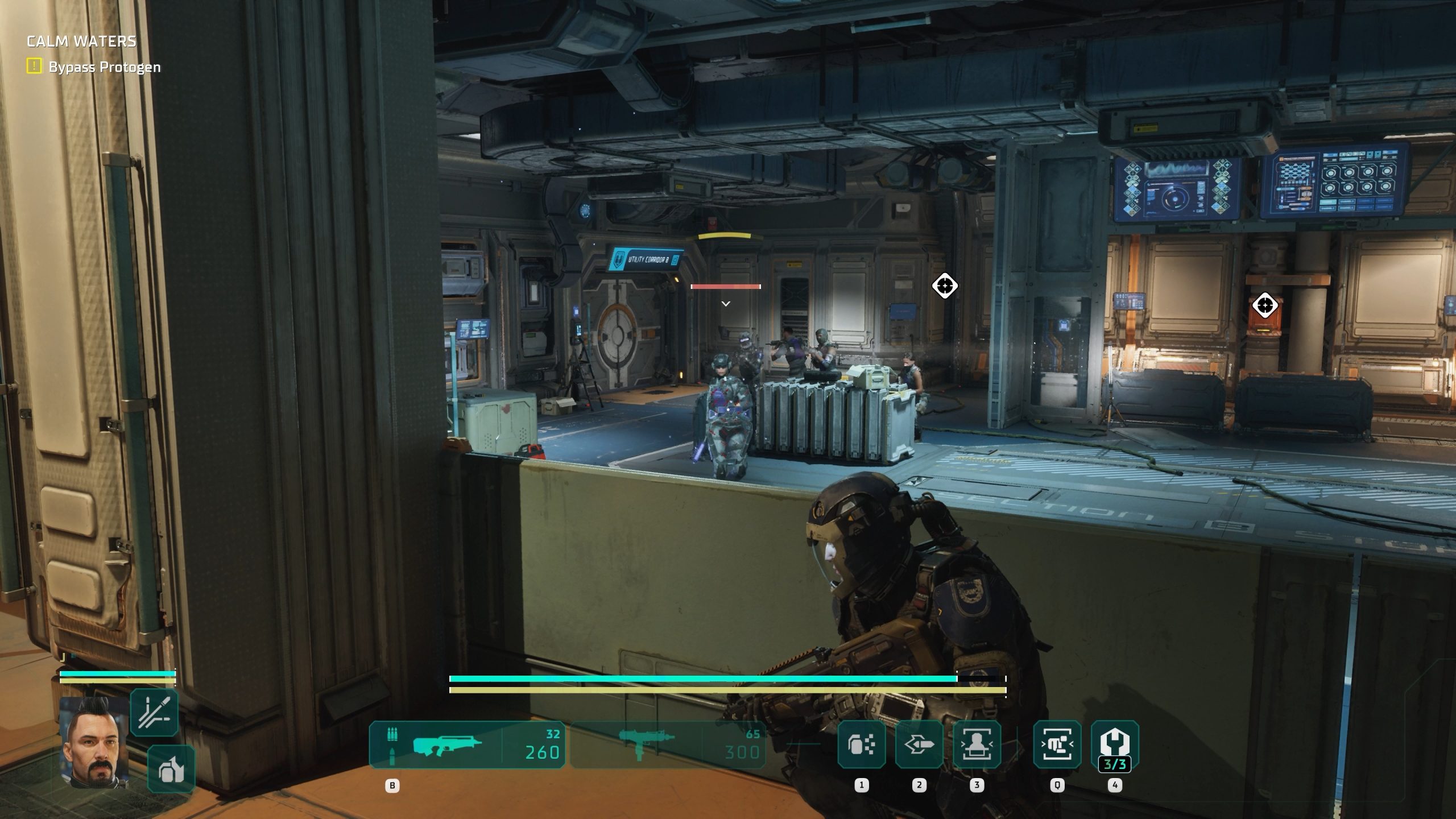Select the Bypass Protogen objective tracker
This screenshot has height=819, width=1456.
(x=94, y=67)
